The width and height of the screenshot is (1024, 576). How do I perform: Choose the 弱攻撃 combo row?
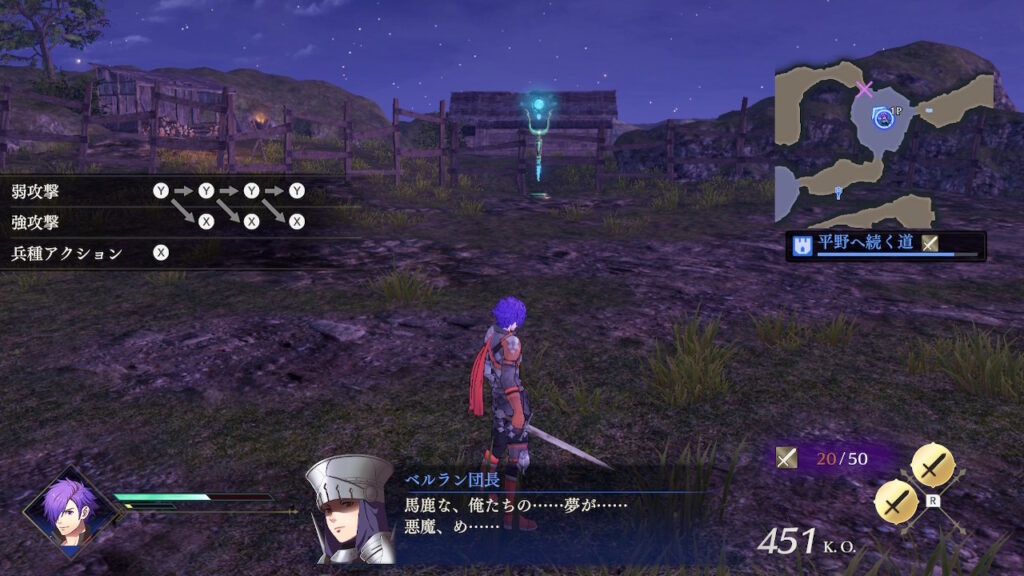coord(160,191)
